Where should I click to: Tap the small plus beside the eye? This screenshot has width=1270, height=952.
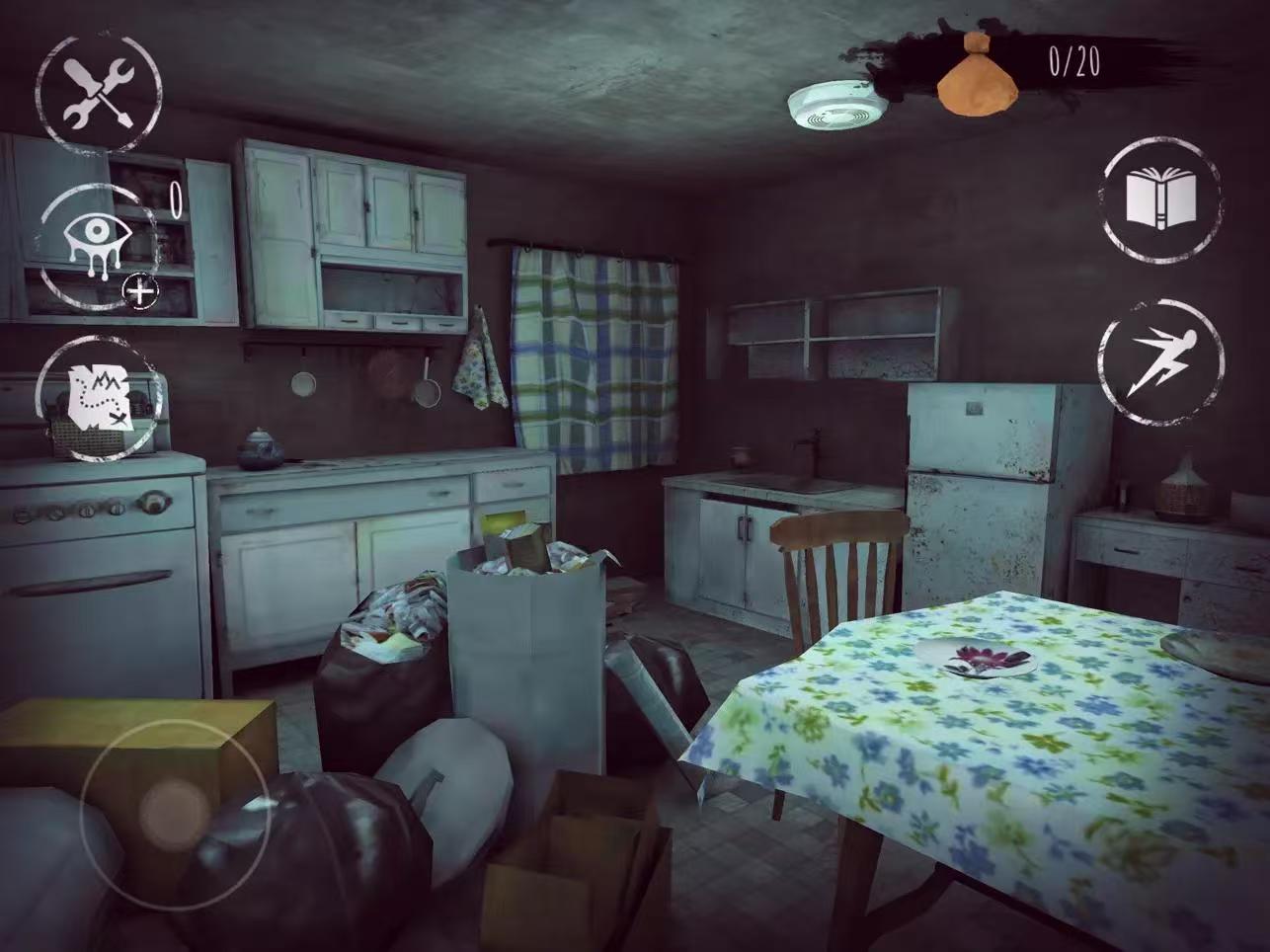(x=142, y=291)
